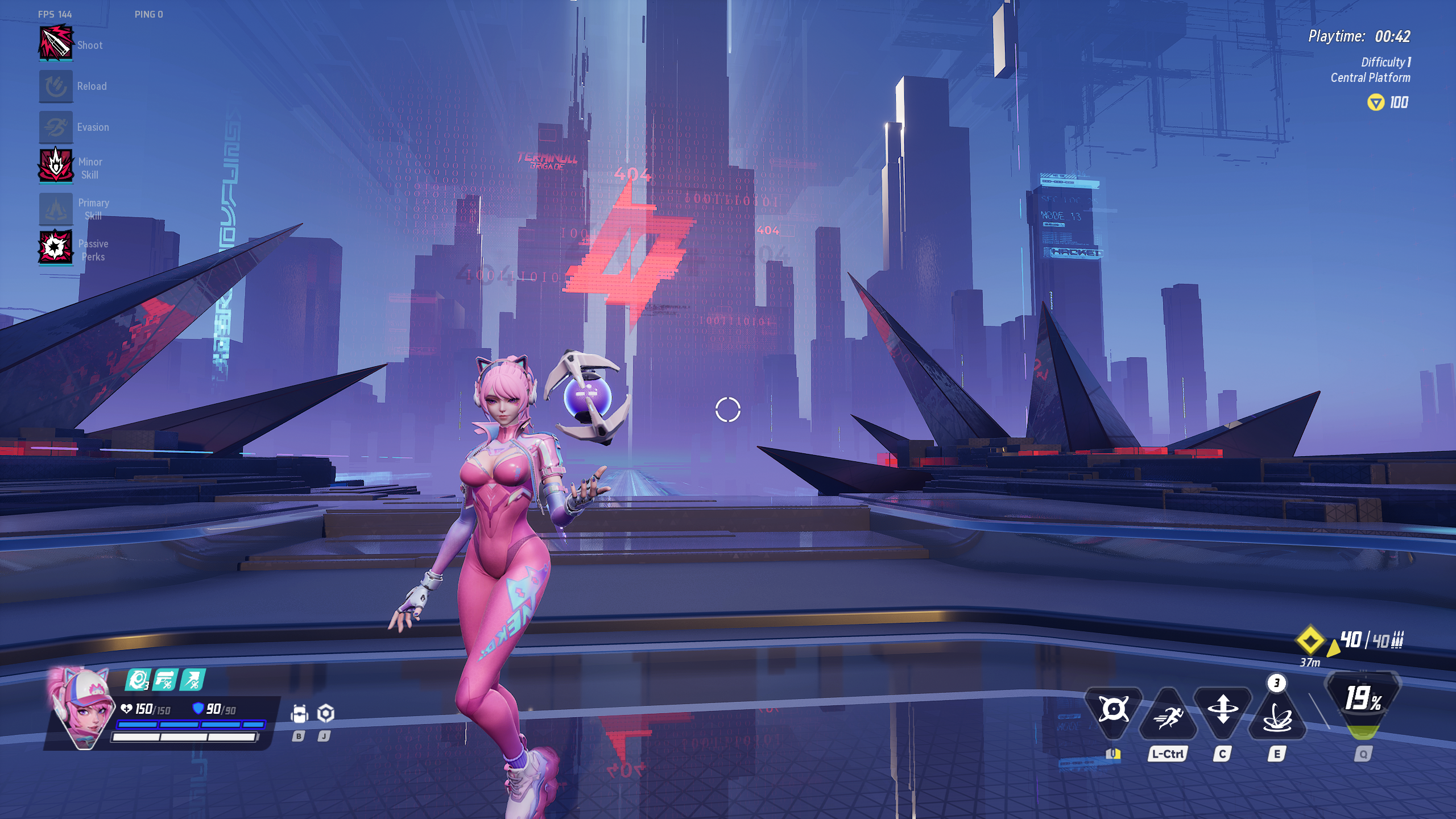Open the hexagon menu icon
1456x819 pixels.
point(325,713)
